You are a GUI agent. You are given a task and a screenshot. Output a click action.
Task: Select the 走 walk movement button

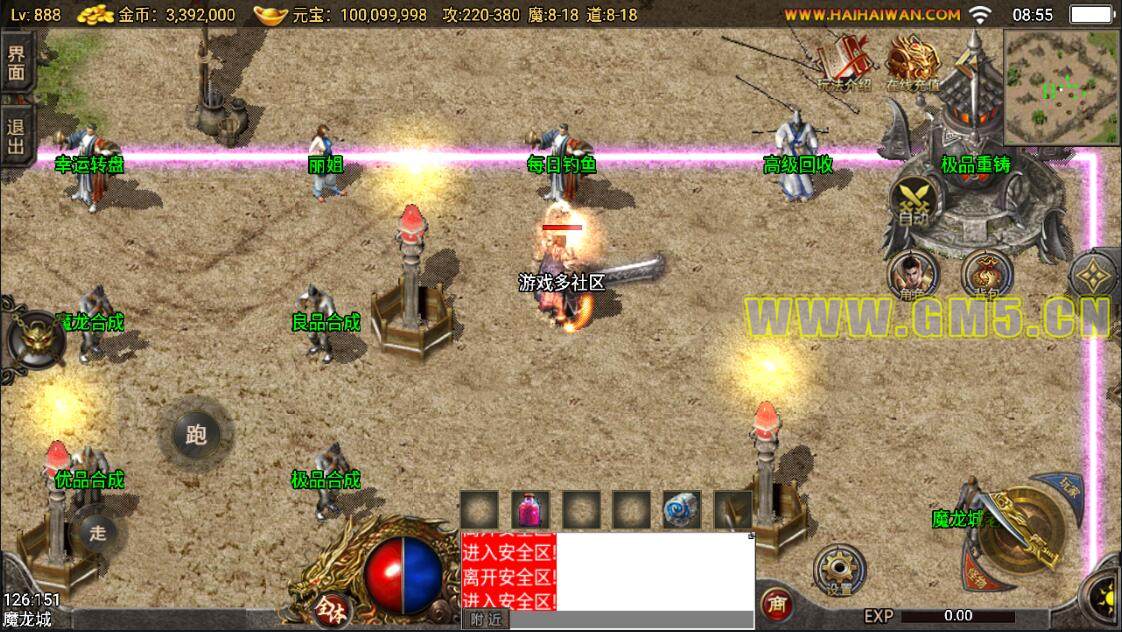(x=97, y=532)
